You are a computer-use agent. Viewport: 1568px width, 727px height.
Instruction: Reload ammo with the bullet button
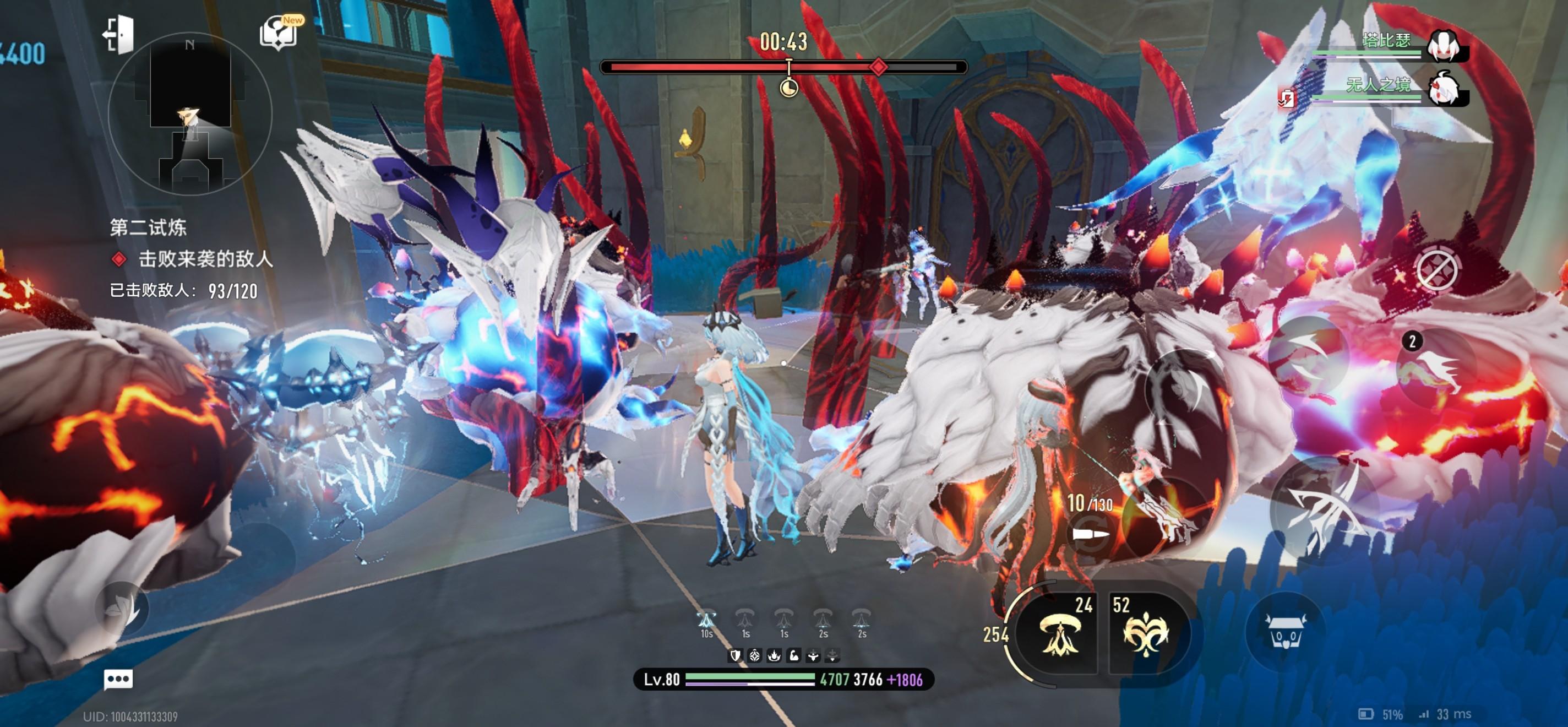tap(1090, 533)
